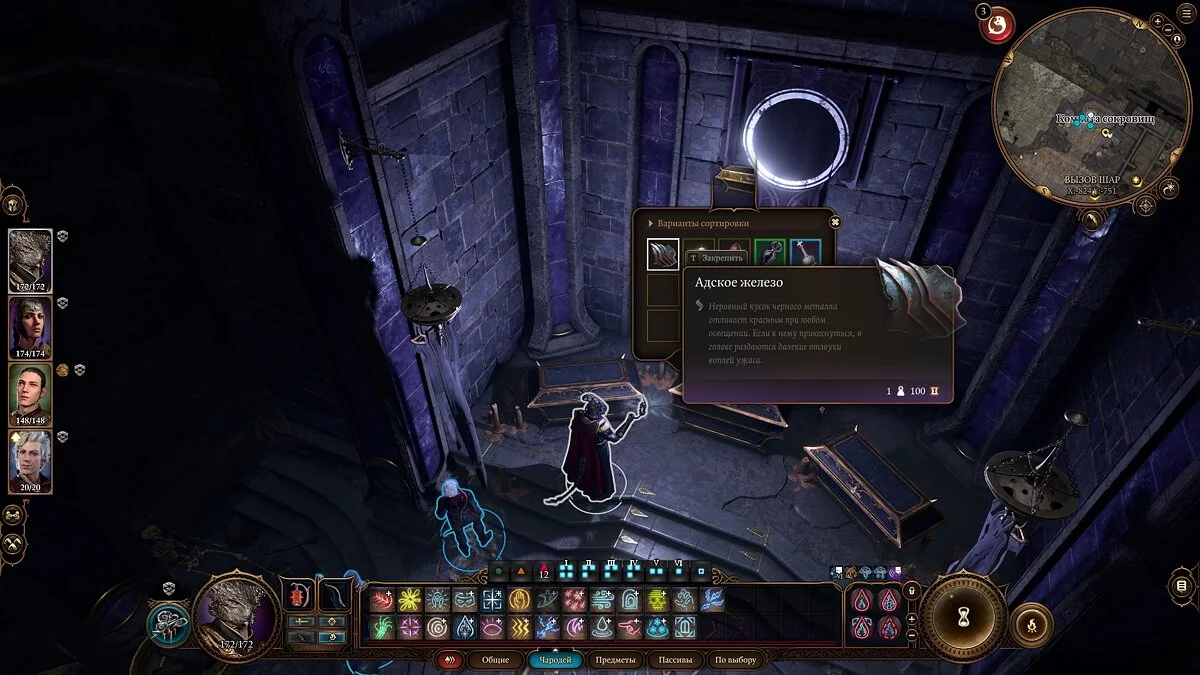The height and width of the screenshot is (675, 1200).
Task: Open the camp via campfire button
Action: click(x=1031, y=624)
